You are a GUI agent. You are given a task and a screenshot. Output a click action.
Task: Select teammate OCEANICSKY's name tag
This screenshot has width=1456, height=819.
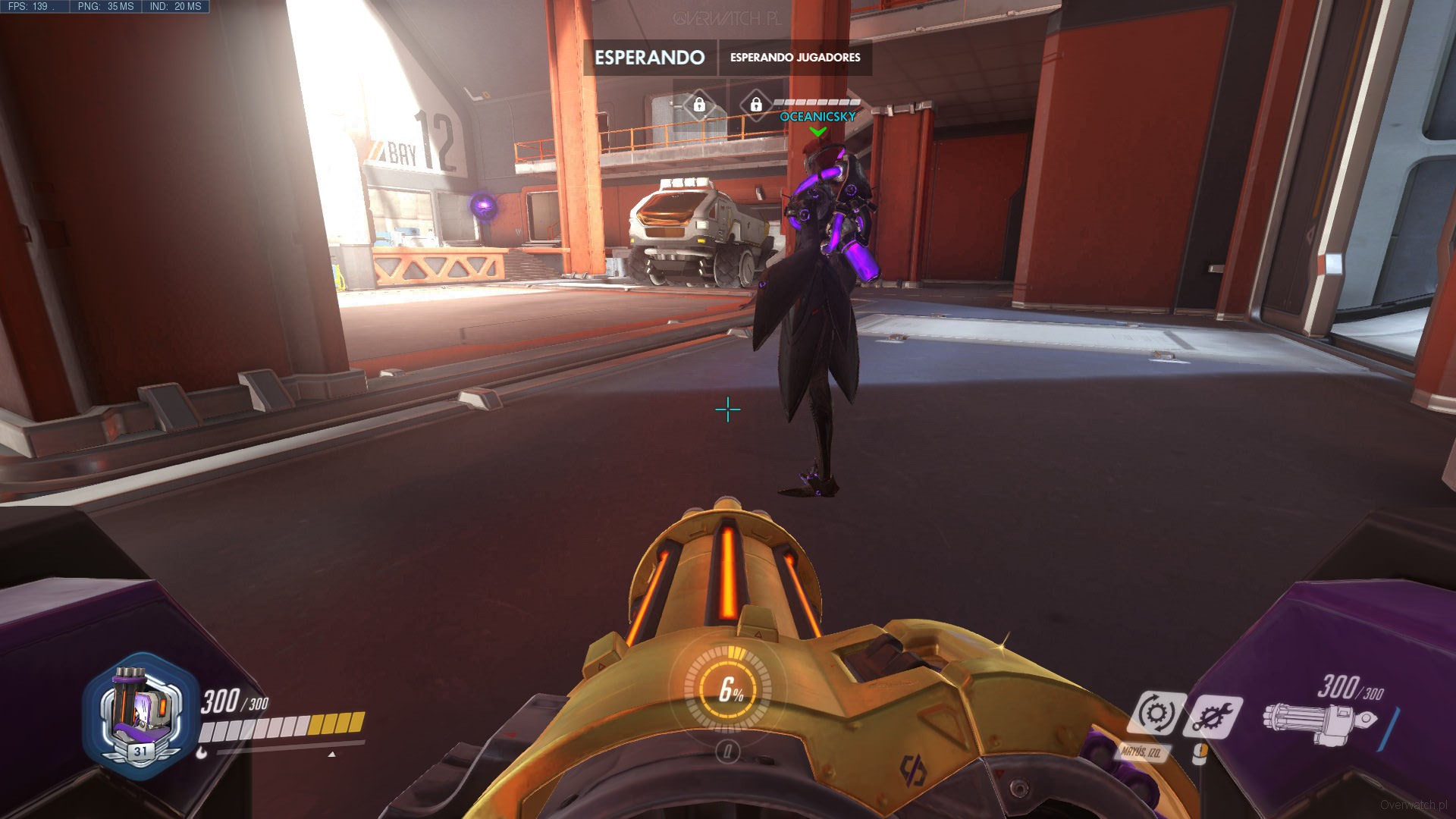pyautogui.click(x=817, y=117)
